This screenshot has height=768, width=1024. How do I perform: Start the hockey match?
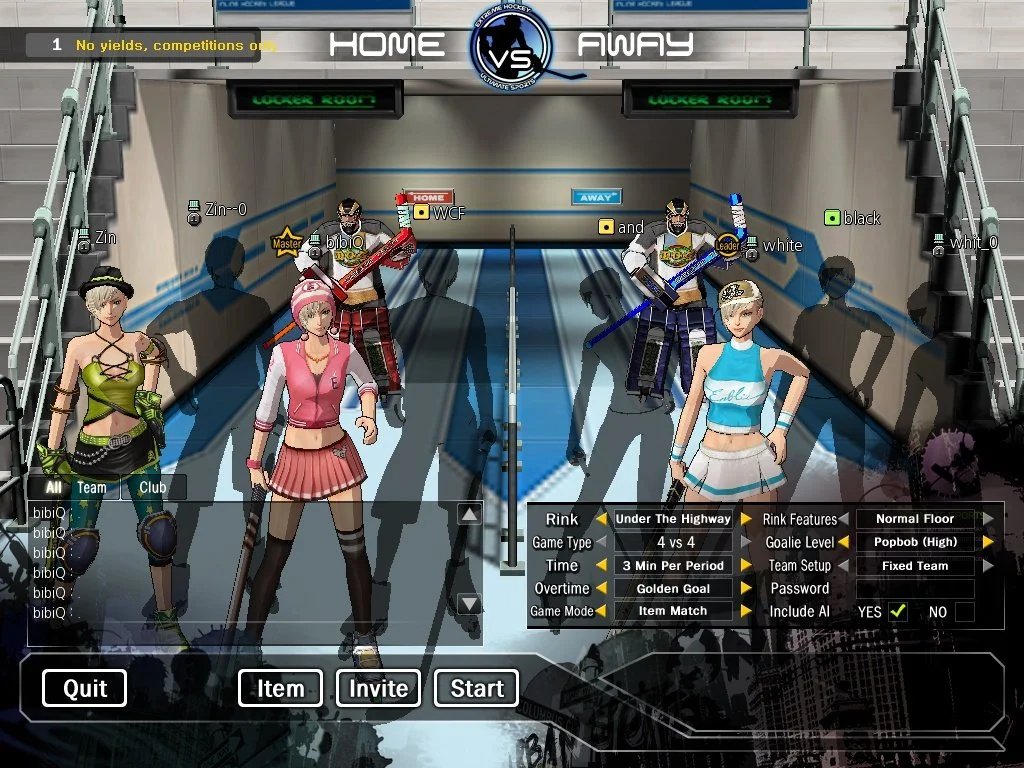[x=477, y=688]
